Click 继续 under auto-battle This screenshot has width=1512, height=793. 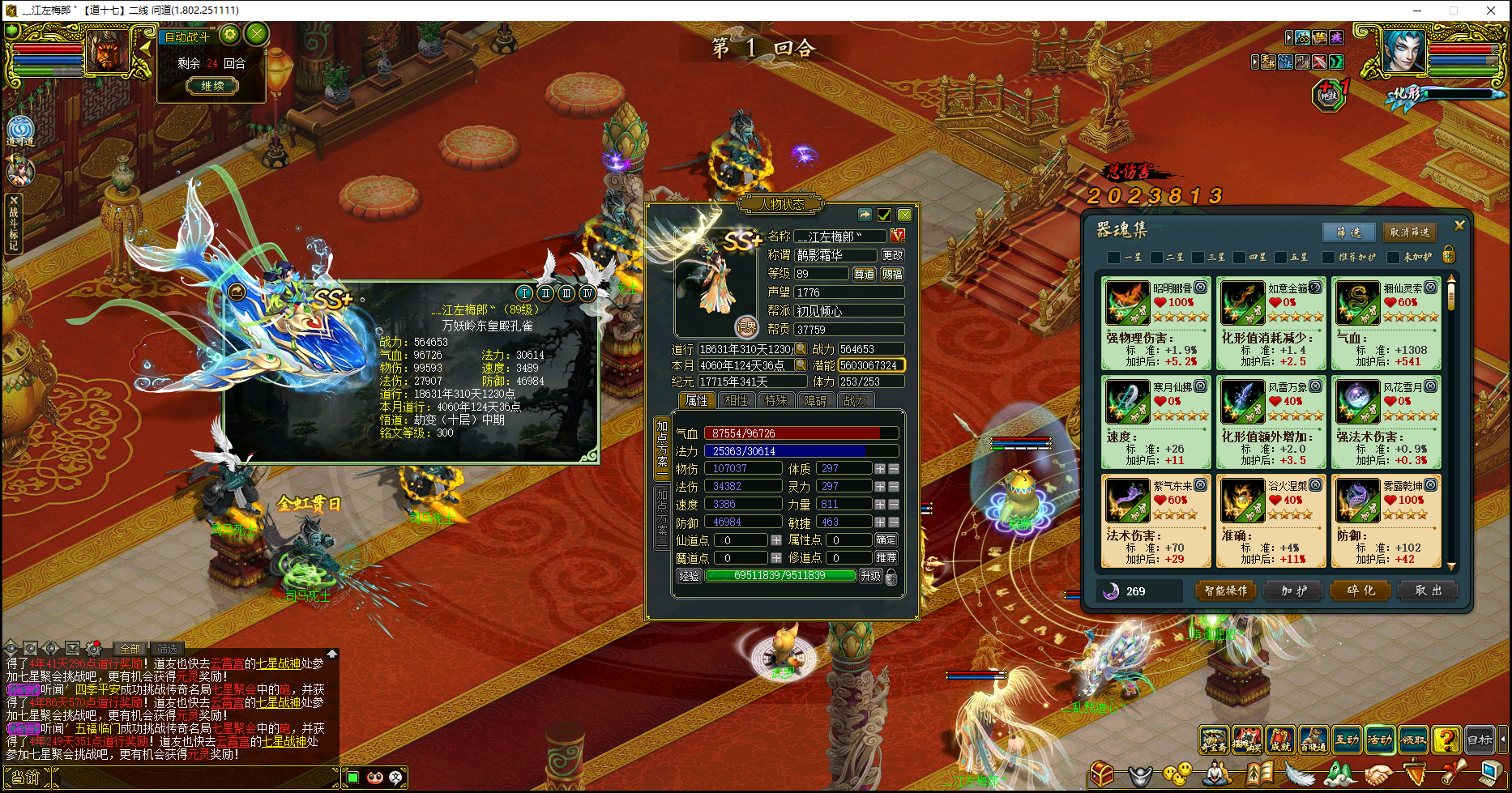point(212,86)
